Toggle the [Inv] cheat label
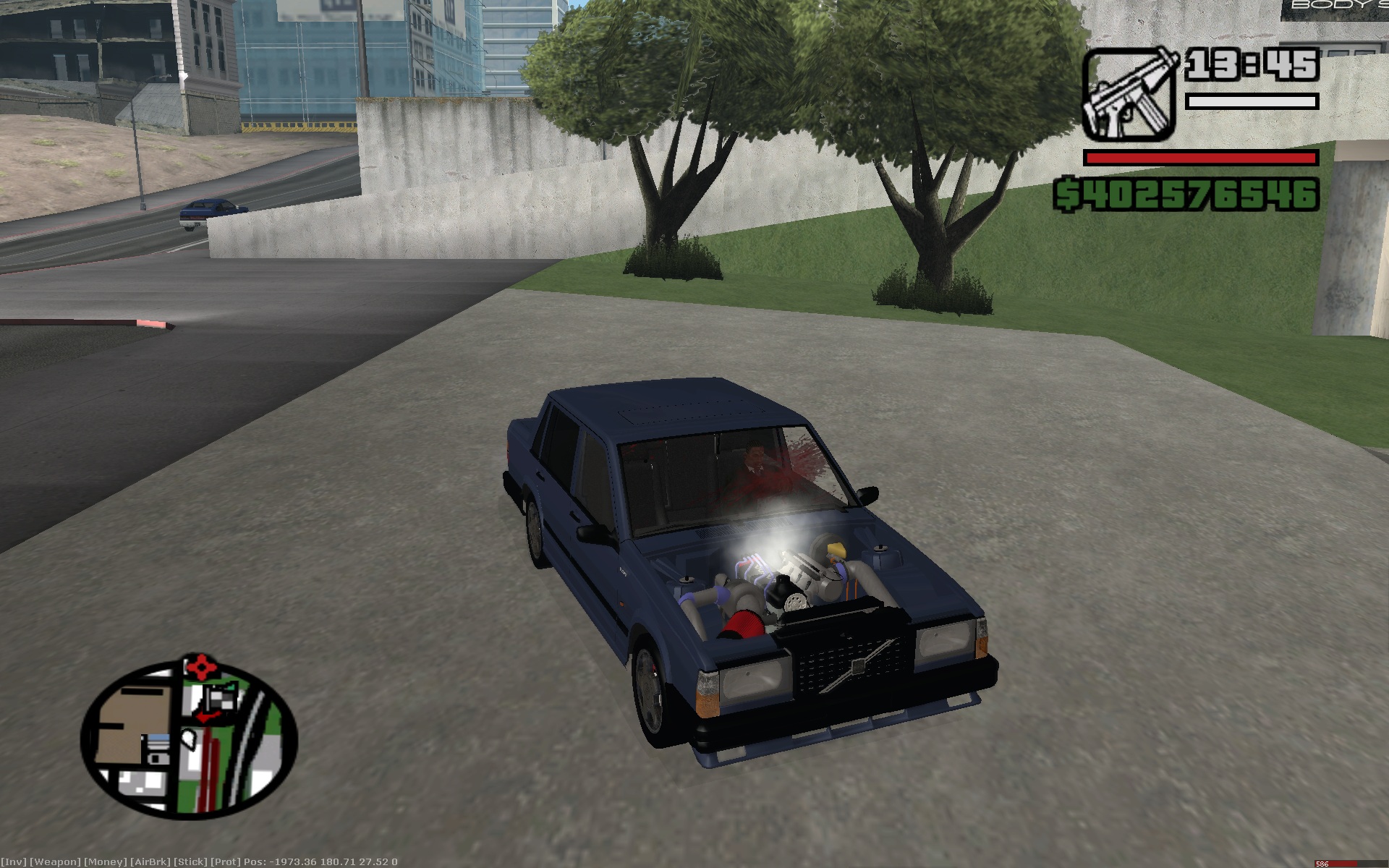Image resolution: width=1389 pixels, height=868 pixels. pyautogui.click(x=14, y=861)
